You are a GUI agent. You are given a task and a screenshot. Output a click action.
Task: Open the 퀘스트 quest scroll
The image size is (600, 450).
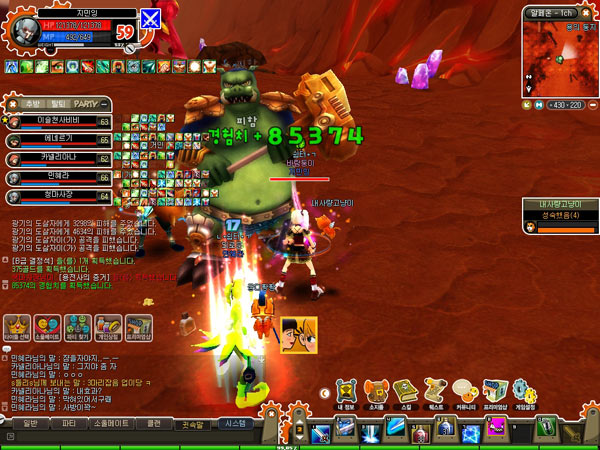pyautogui.click(x=435, y=391)
